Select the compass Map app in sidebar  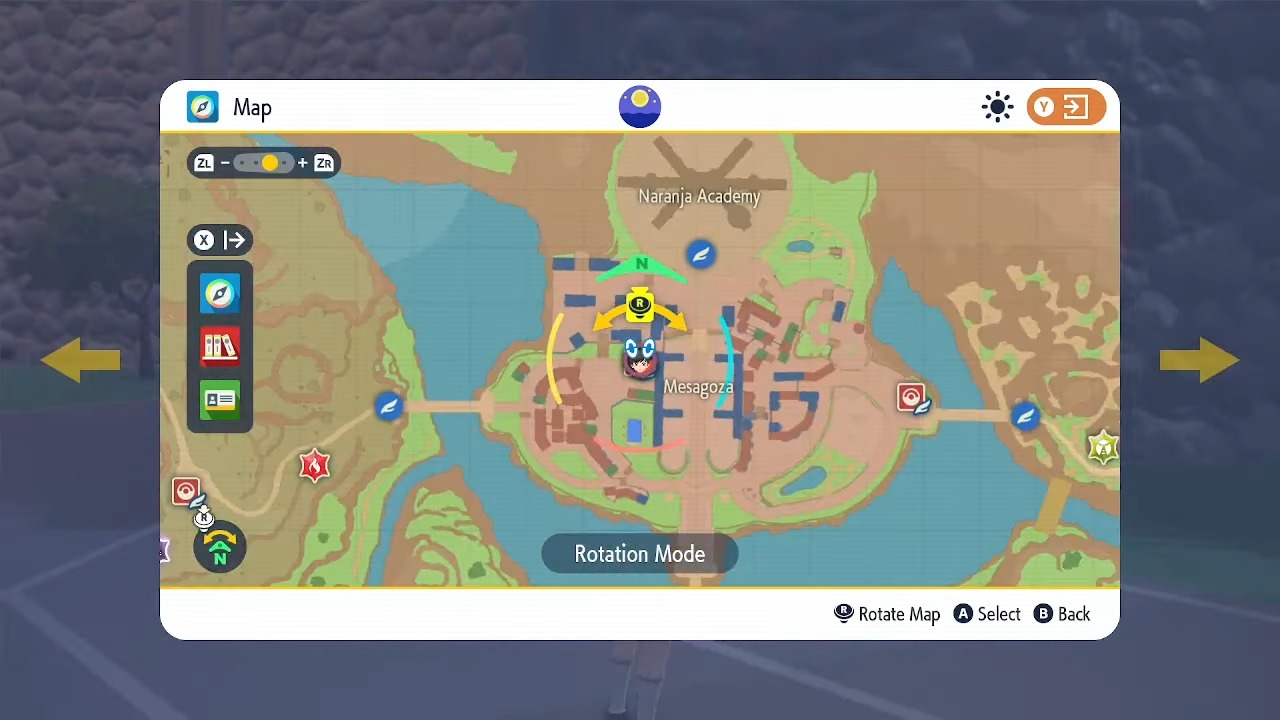click(x=220, y=293)
